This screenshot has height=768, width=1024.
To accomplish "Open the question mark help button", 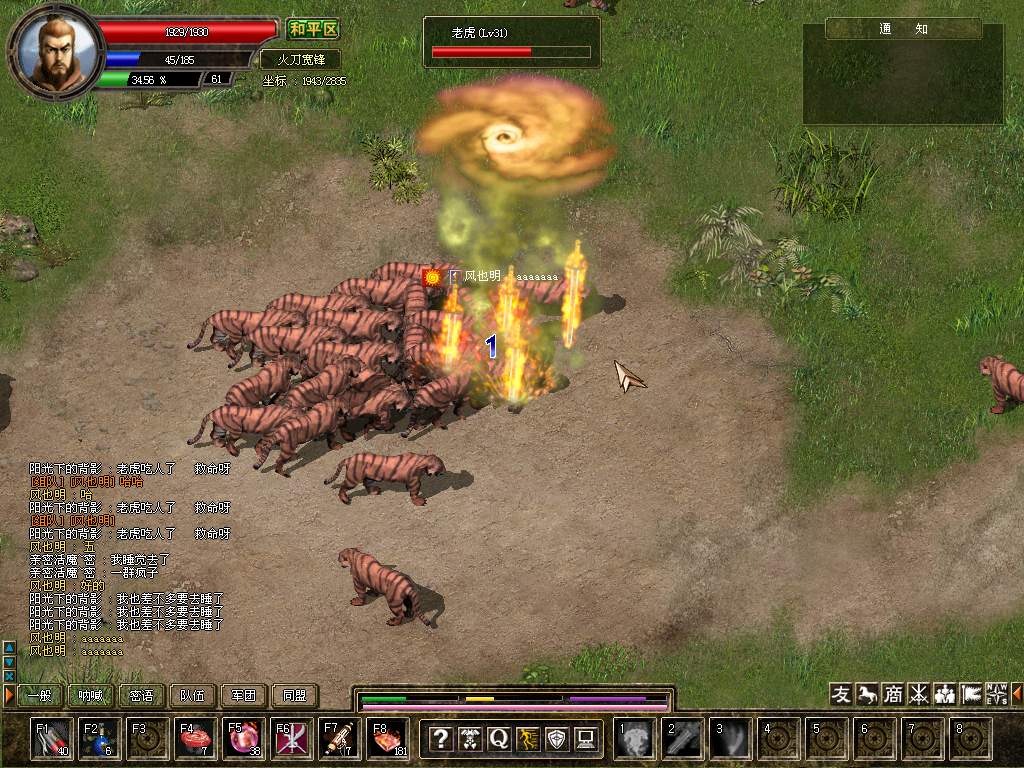I will point(440,739).
